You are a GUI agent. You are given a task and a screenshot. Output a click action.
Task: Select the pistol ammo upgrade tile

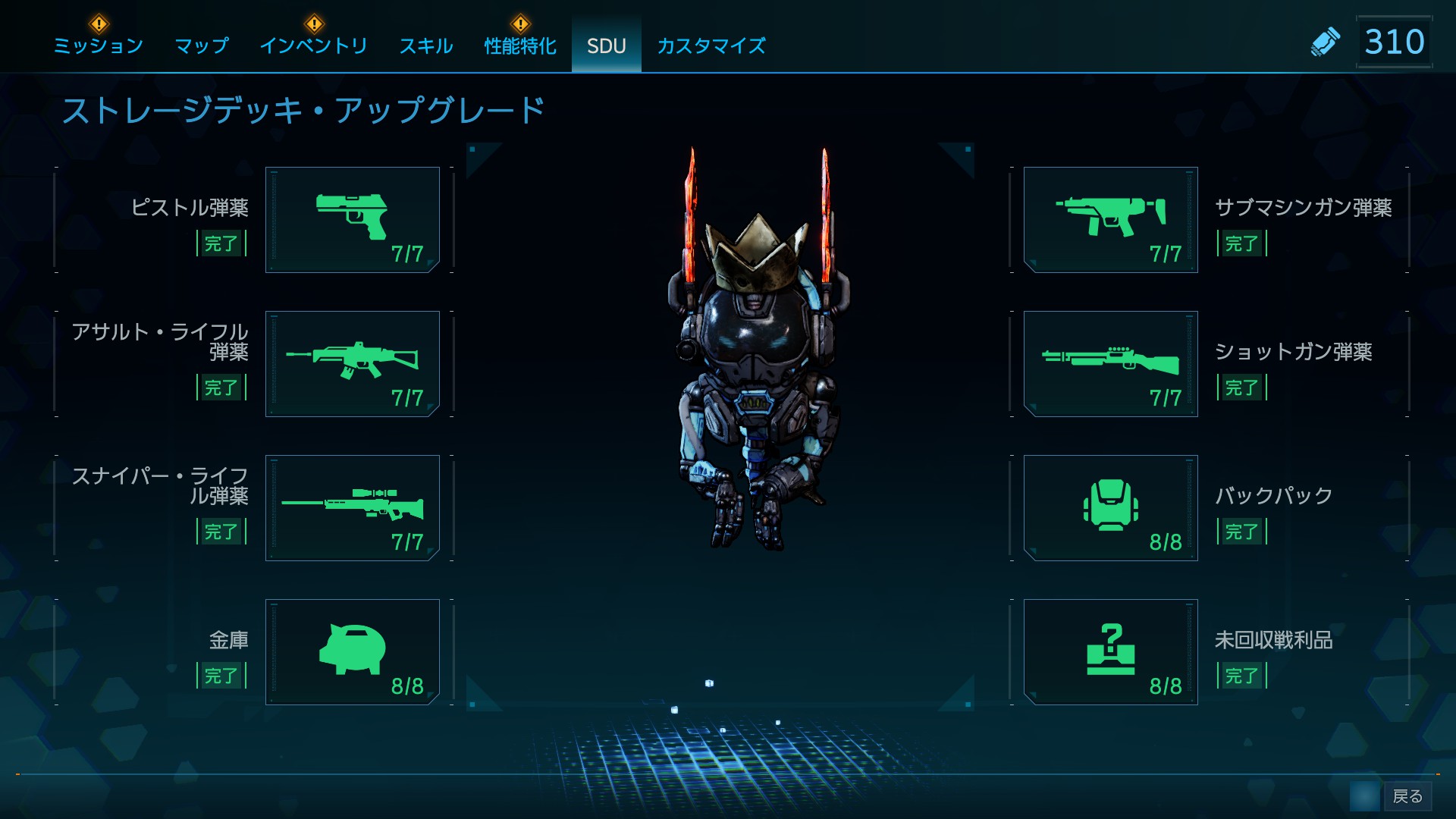pos(353,220)
